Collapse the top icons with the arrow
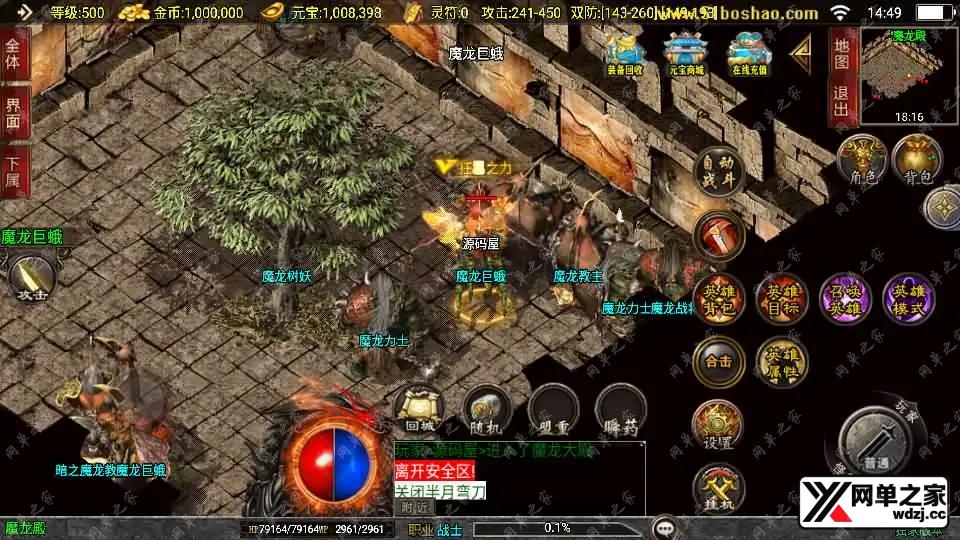960x540 pixels. click(801, 51)
